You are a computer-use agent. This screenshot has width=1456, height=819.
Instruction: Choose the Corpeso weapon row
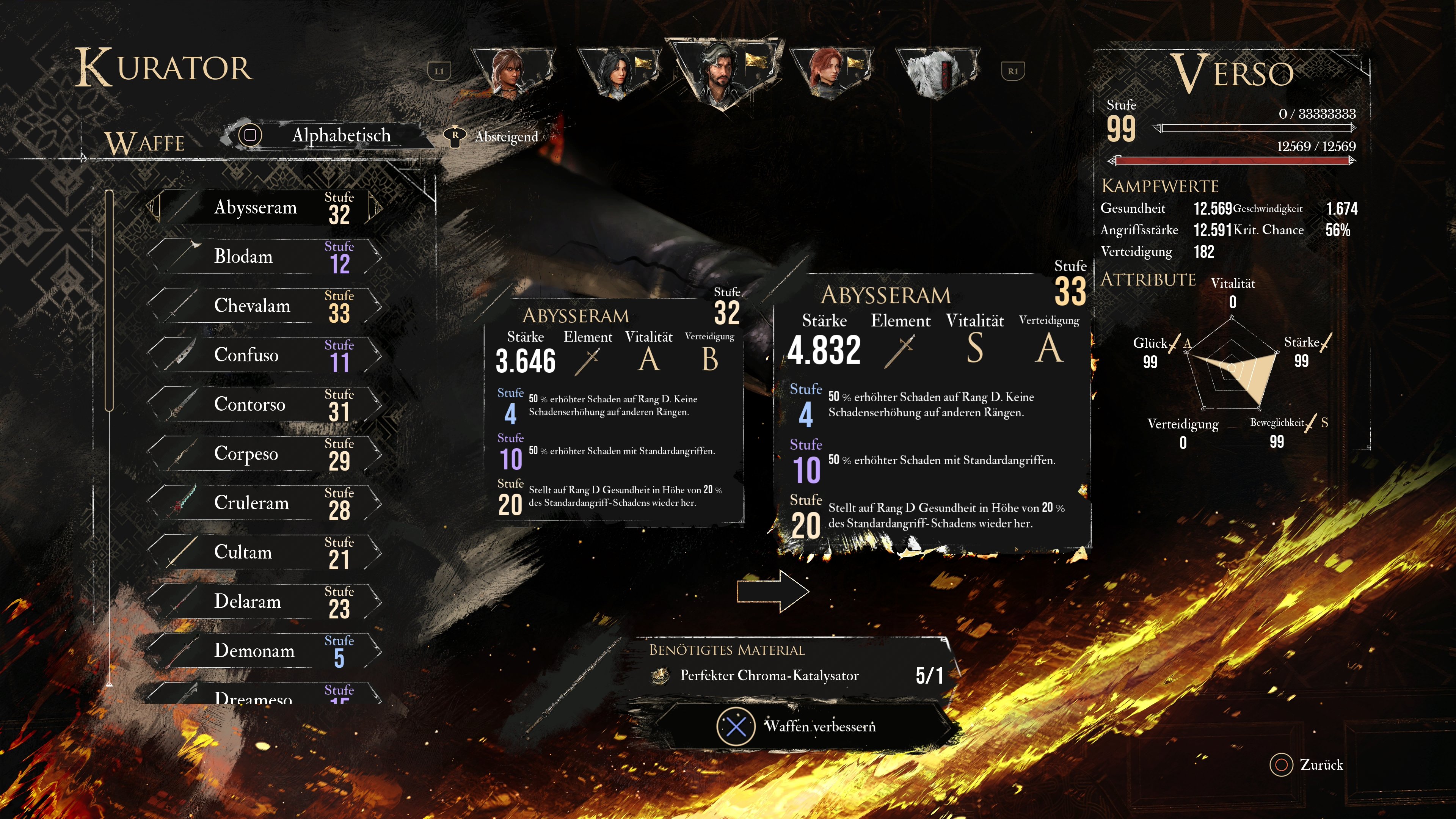coord(264,453)
